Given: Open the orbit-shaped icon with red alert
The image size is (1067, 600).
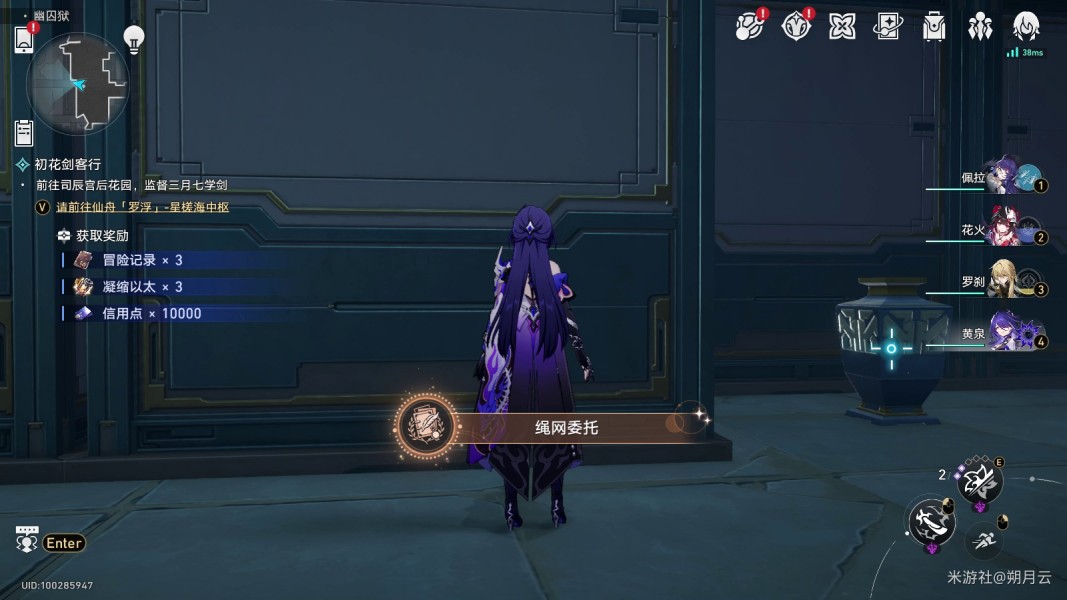Looking at the screenshot, I should pos(748,27).
